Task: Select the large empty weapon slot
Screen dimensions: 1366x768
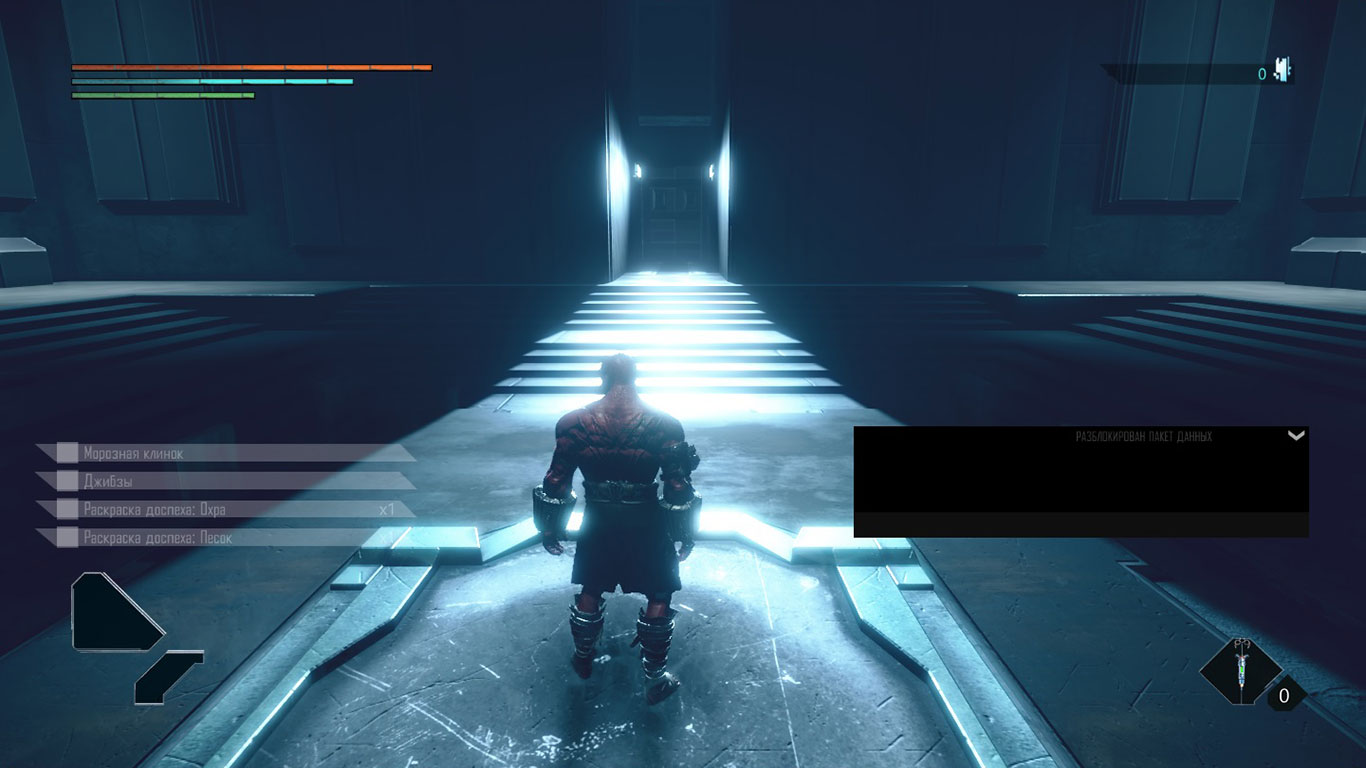Action: point(110,611)
